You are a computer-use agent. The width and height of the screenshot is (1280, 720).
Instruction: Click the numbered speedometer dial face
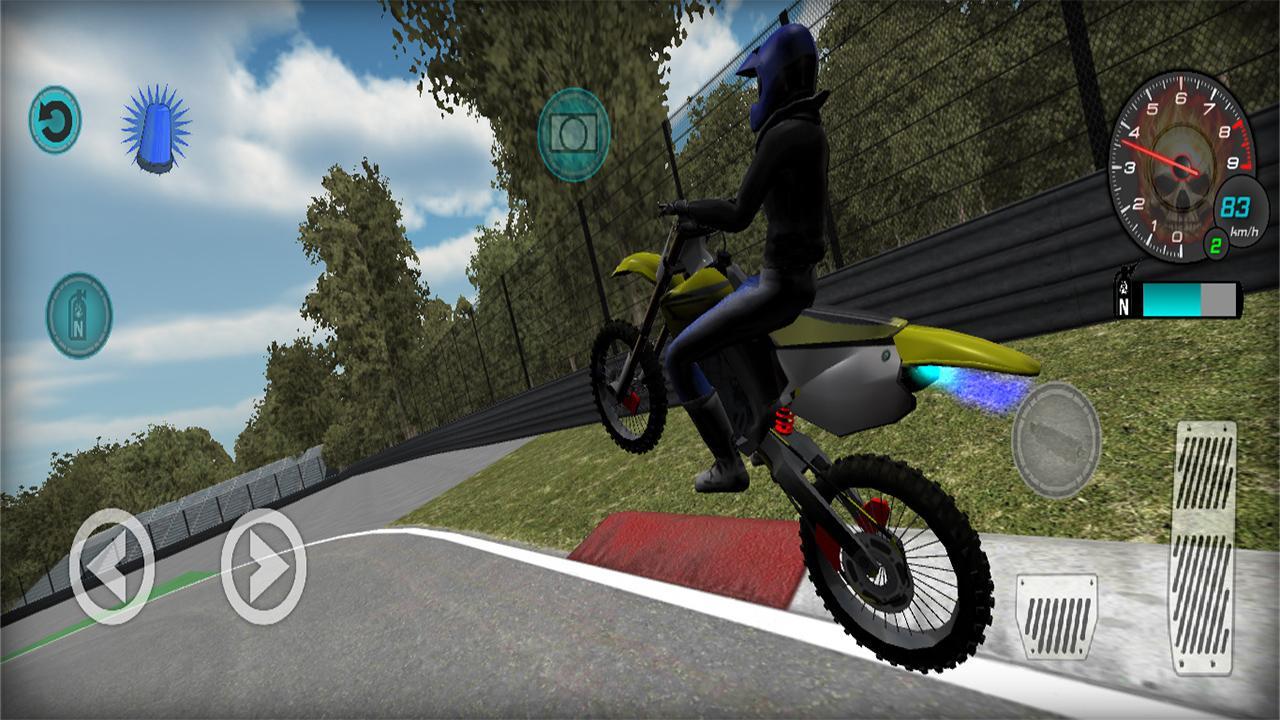point(1185,160)
